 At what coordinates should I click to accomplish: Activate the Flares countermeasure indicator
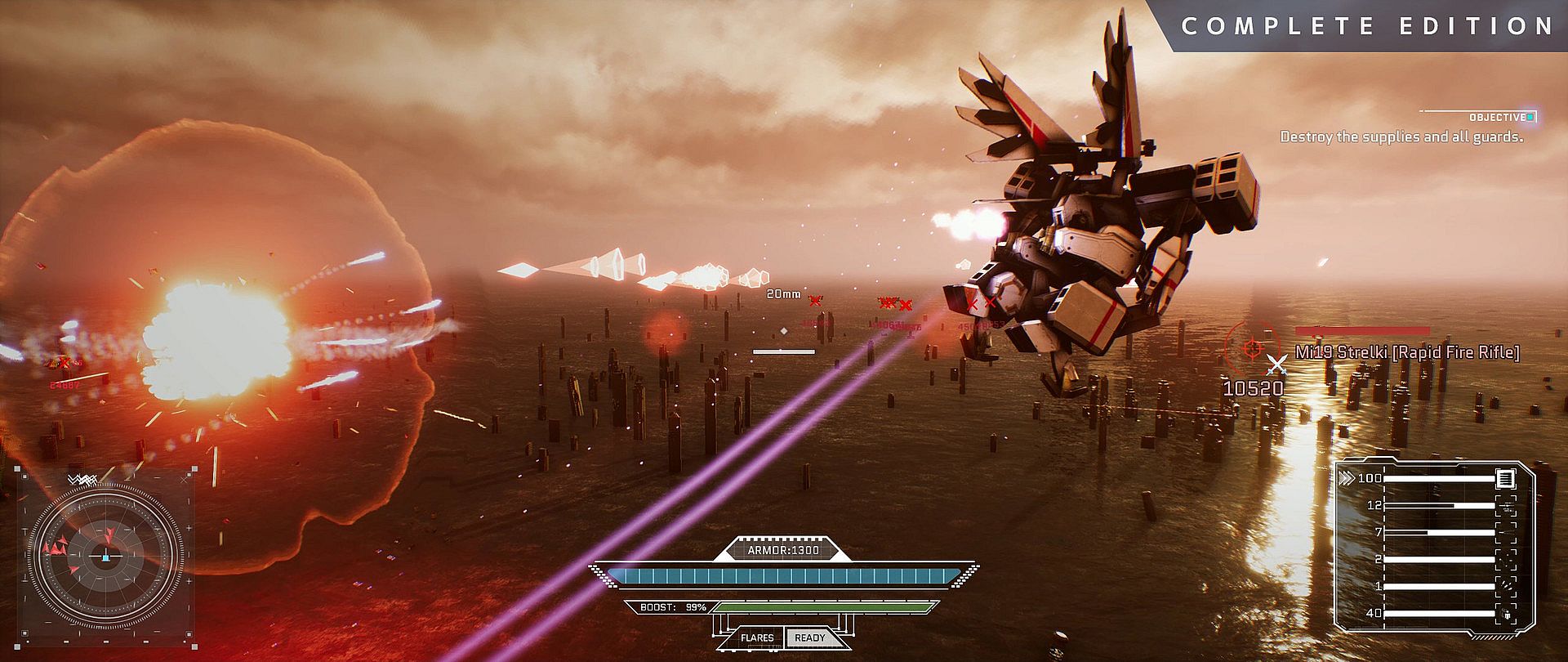pyautogui.click(x=757, y=637)
